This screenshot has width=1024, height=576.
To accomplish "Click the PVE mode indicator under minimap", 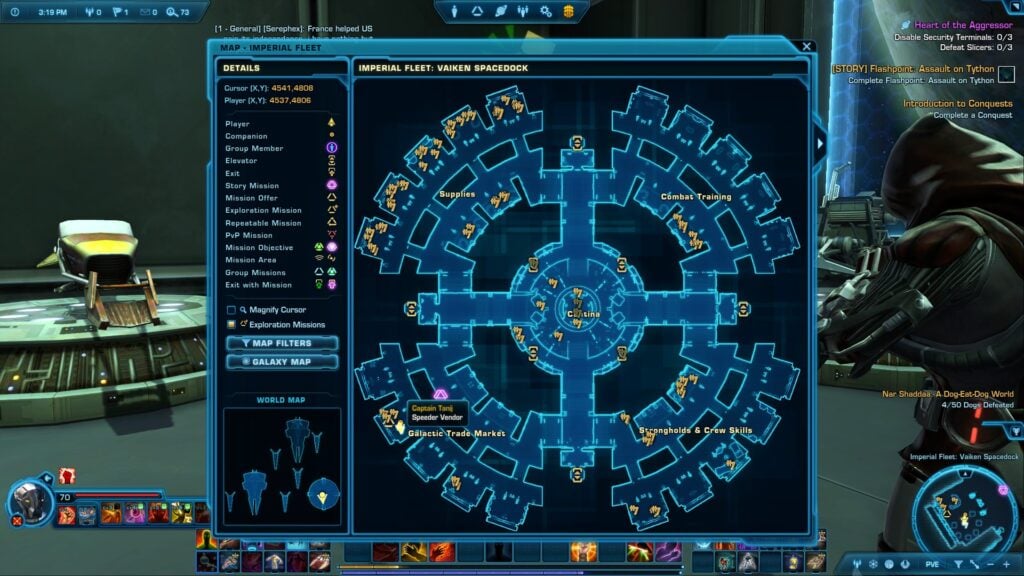I will [x=931, y=564].
